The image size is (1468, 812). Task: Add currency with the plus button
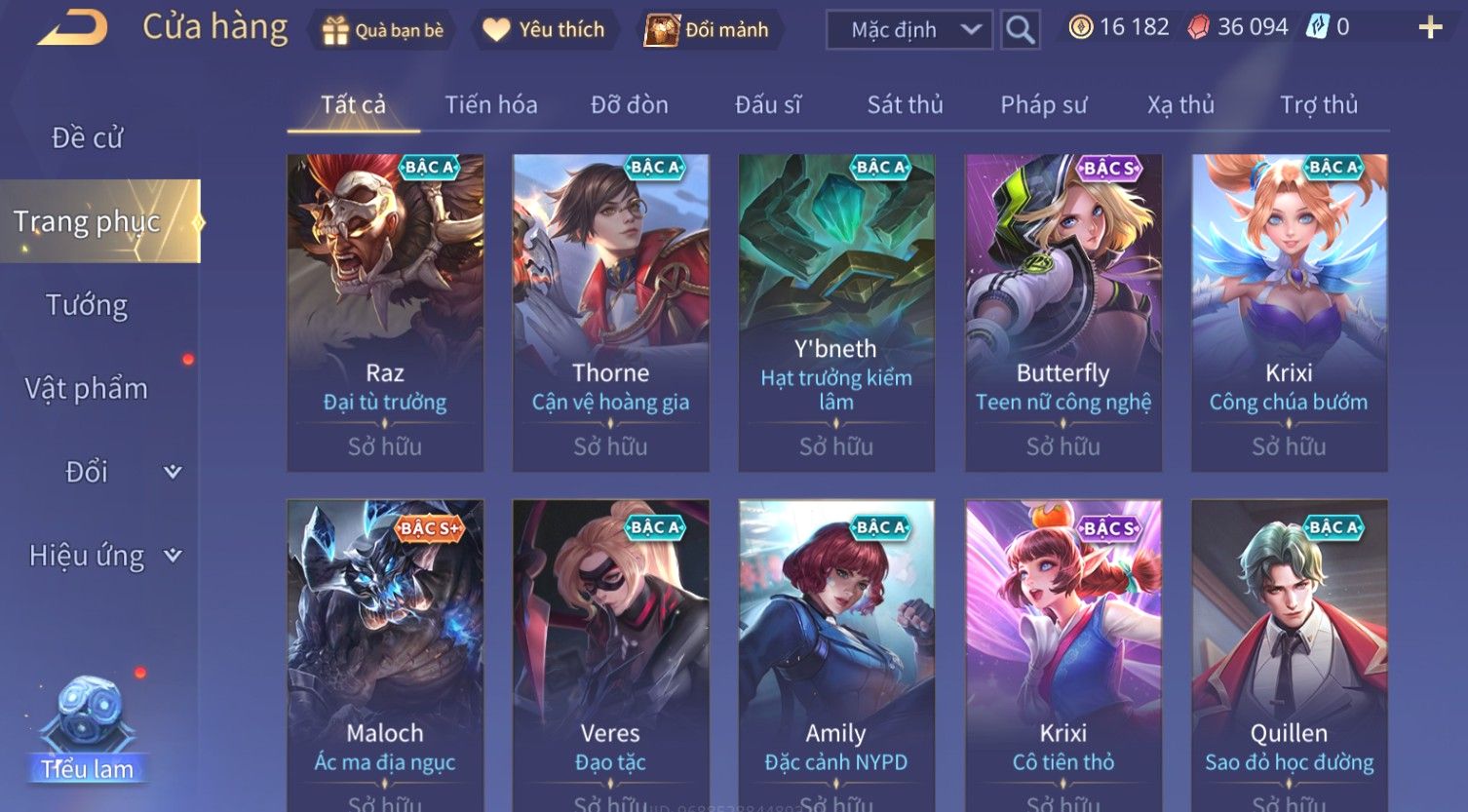point(1430,27)
